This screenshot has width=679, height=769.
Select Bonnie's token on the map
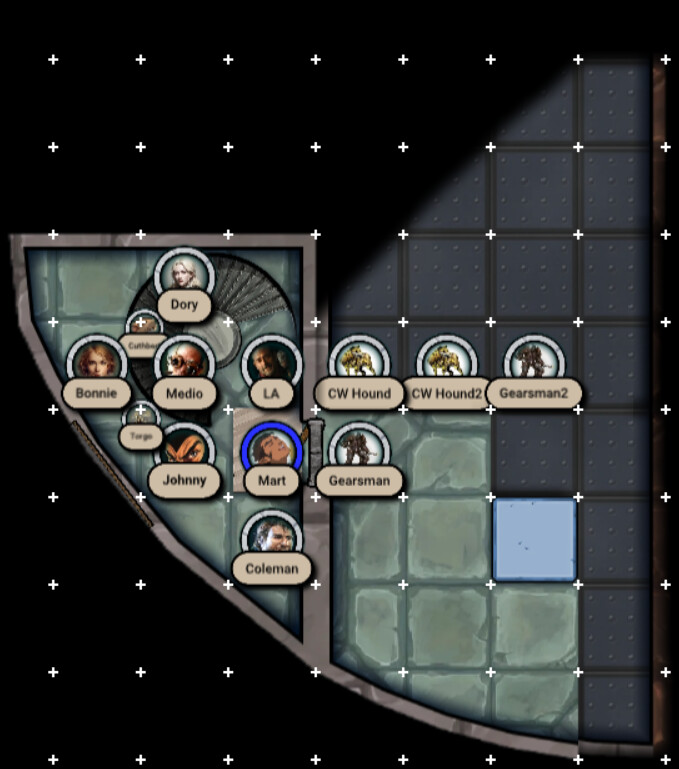click(96, 361)
